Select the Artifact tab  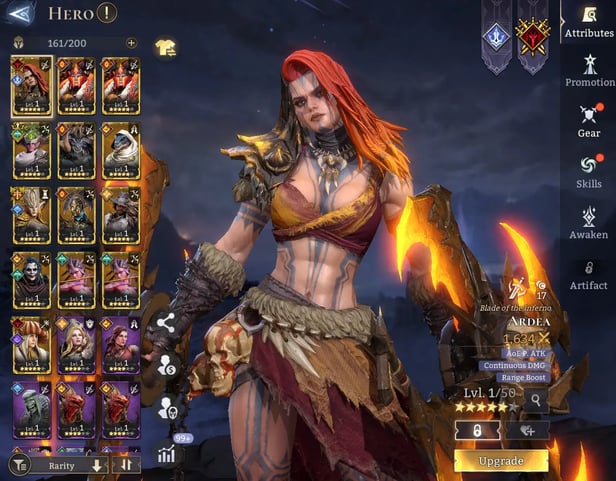[589, 273]
